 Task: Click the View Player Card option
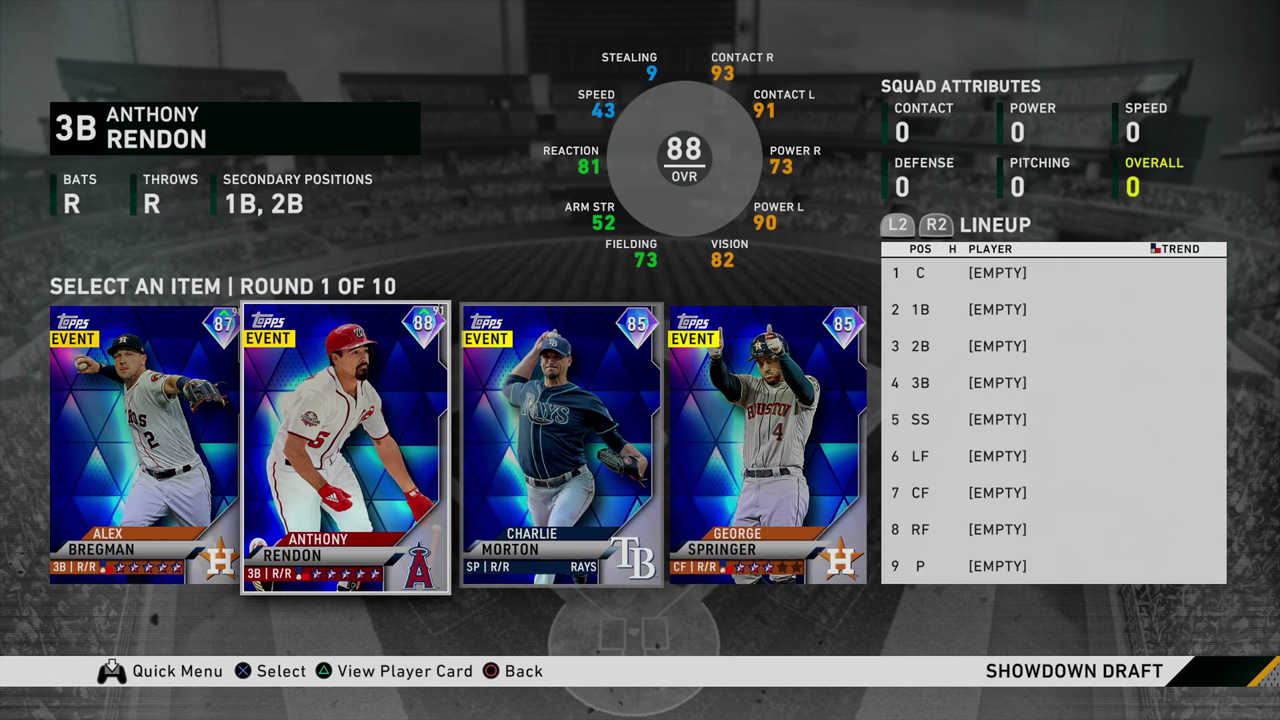tap(405, 671)
